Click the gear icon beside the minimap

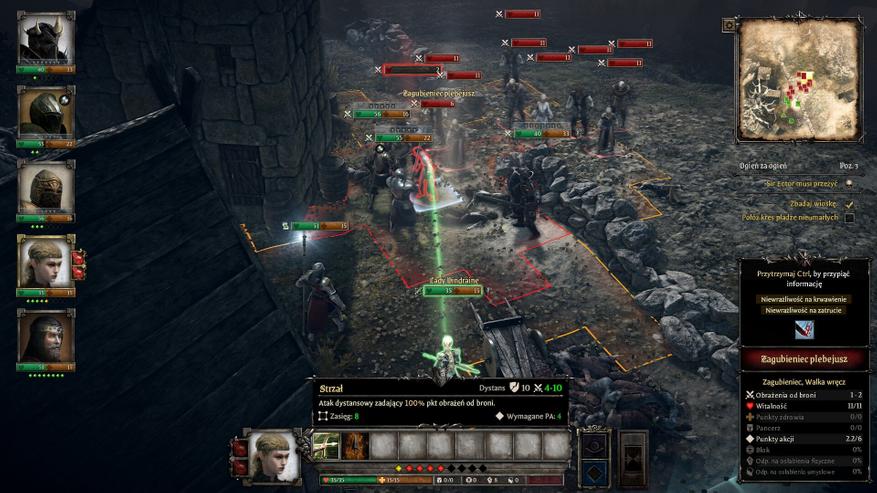728,24
